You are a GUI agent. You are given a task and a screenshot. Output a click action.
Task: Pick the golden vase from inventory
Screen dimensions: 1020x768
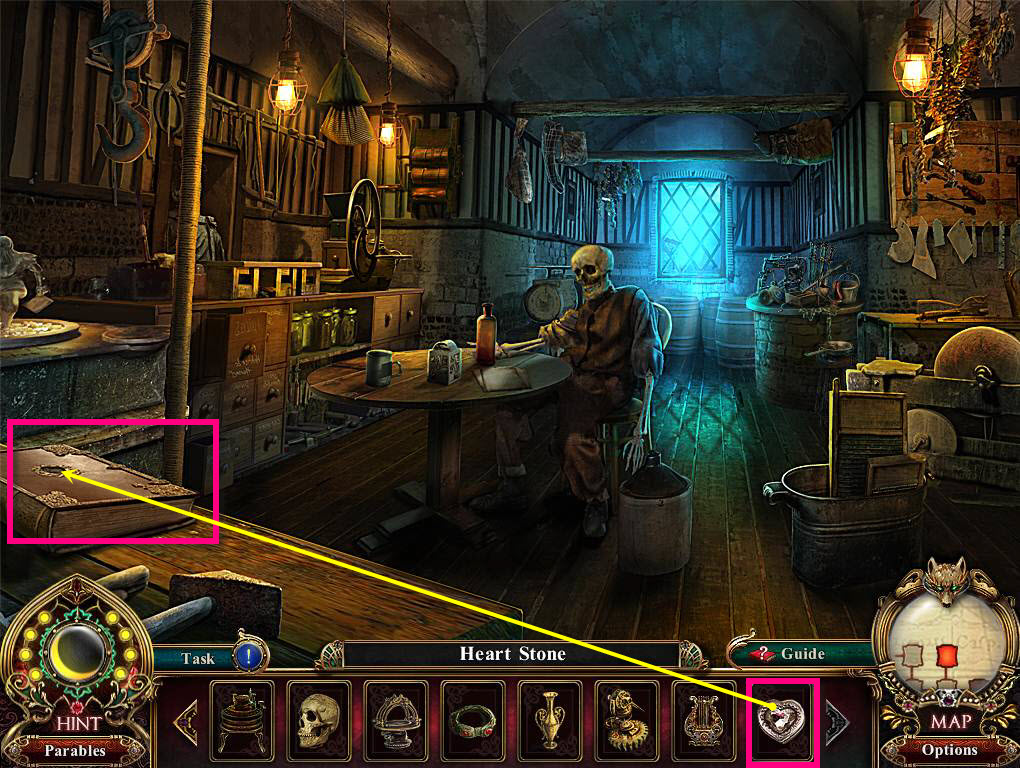pos(551,716)
